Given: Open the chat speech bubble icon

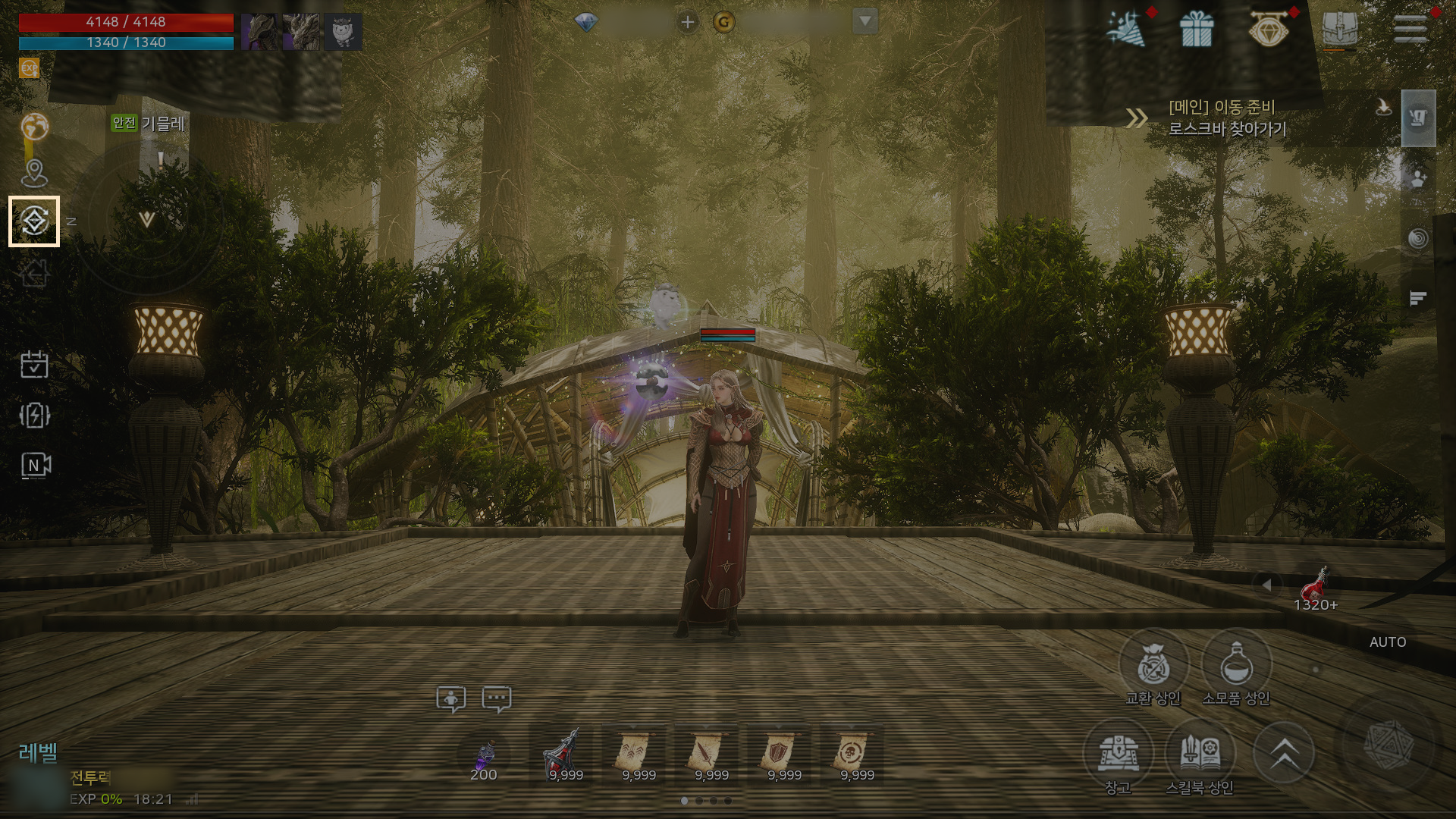Looking at the screenshot, I should (x=497, y=698).
